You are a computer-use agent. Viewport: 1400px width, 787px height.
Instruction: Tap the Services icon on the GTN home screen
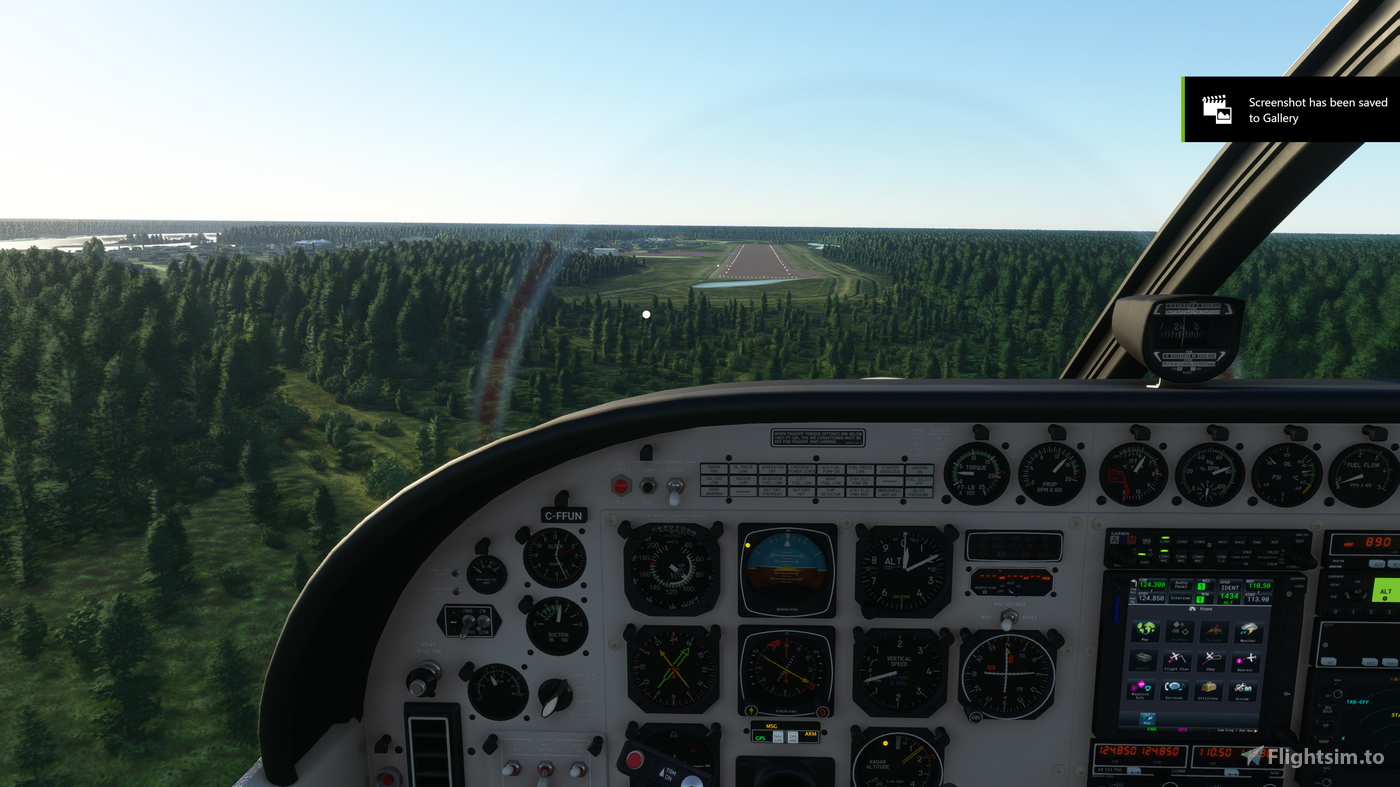[1173, 690]
